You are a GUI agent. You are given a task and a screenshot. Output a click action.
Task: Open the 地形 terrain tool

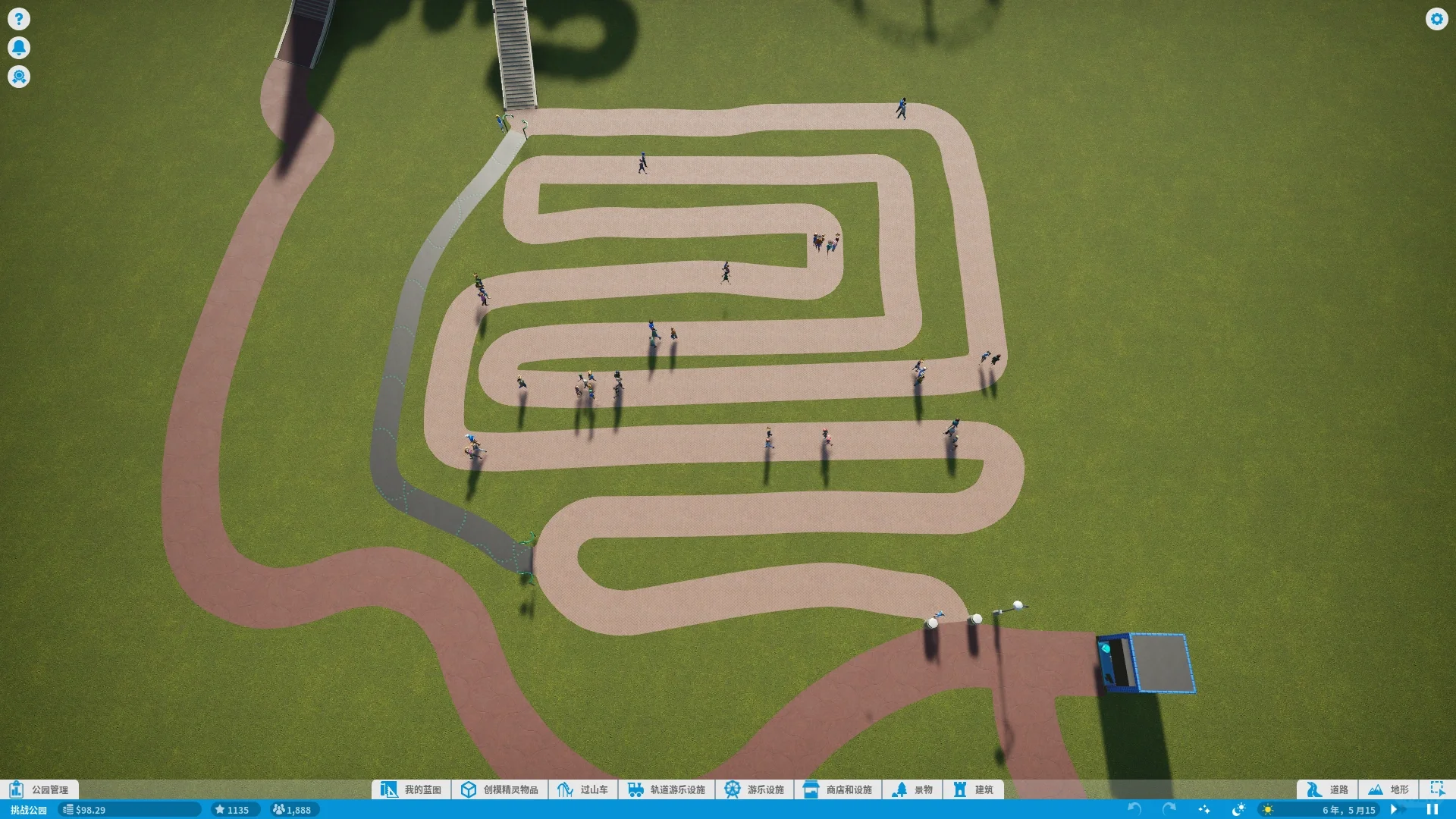1389,789
